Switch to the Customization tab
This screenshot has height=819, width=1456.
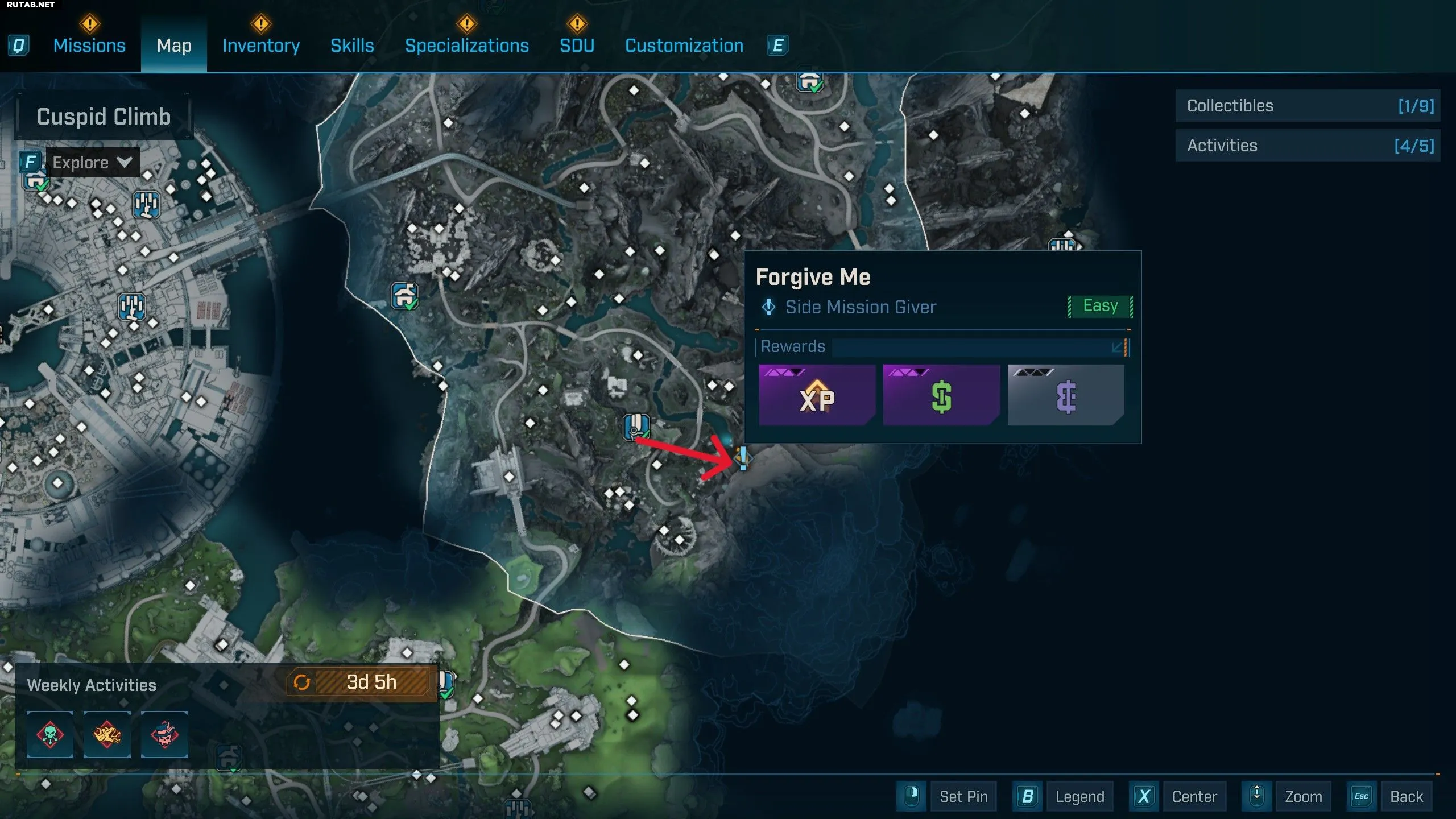coord(684,45)
